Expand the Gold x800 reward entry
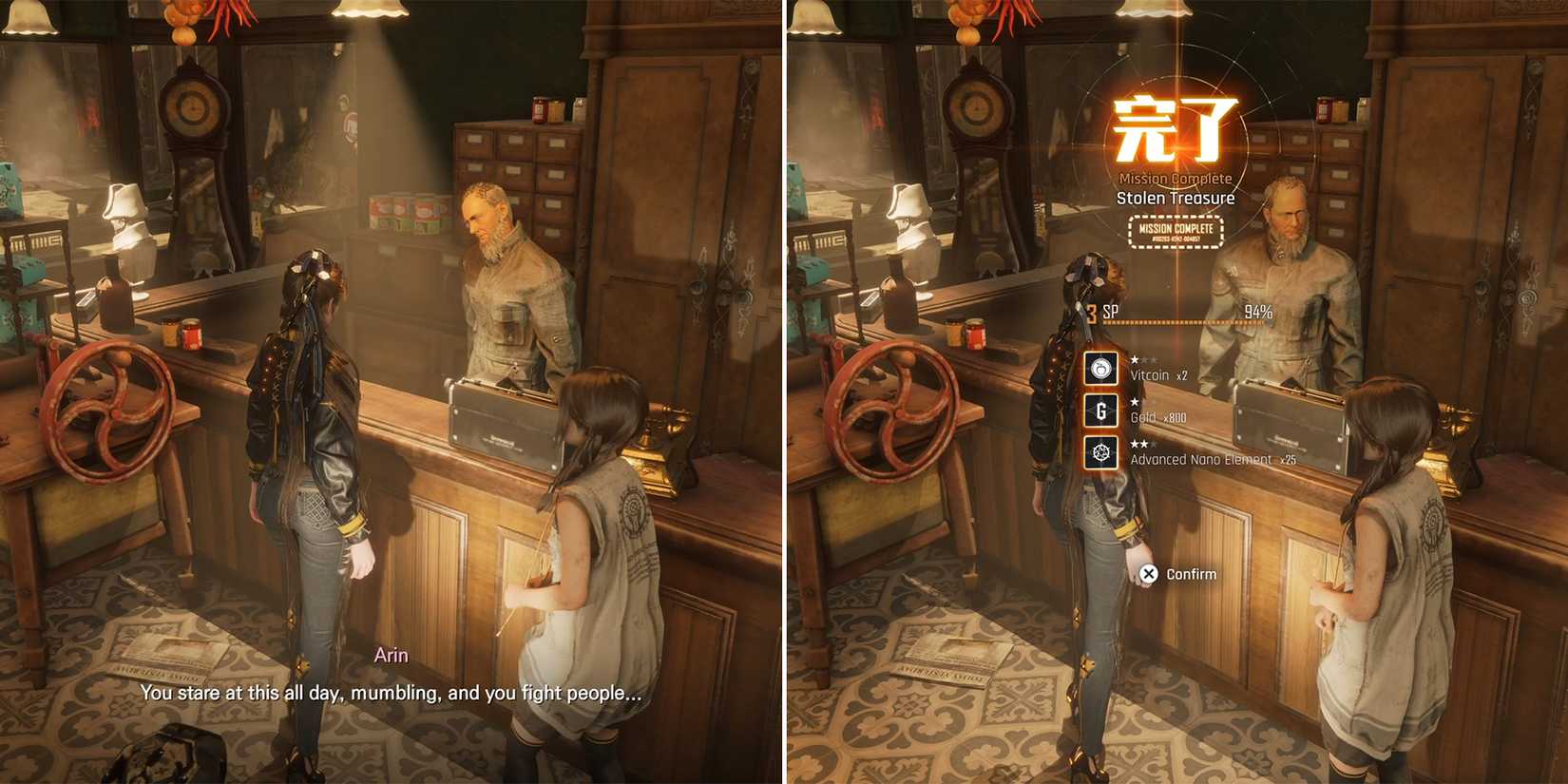The height and width of the screenshot is (784, 1568). pyautogui.click(x=1157, y=417)
